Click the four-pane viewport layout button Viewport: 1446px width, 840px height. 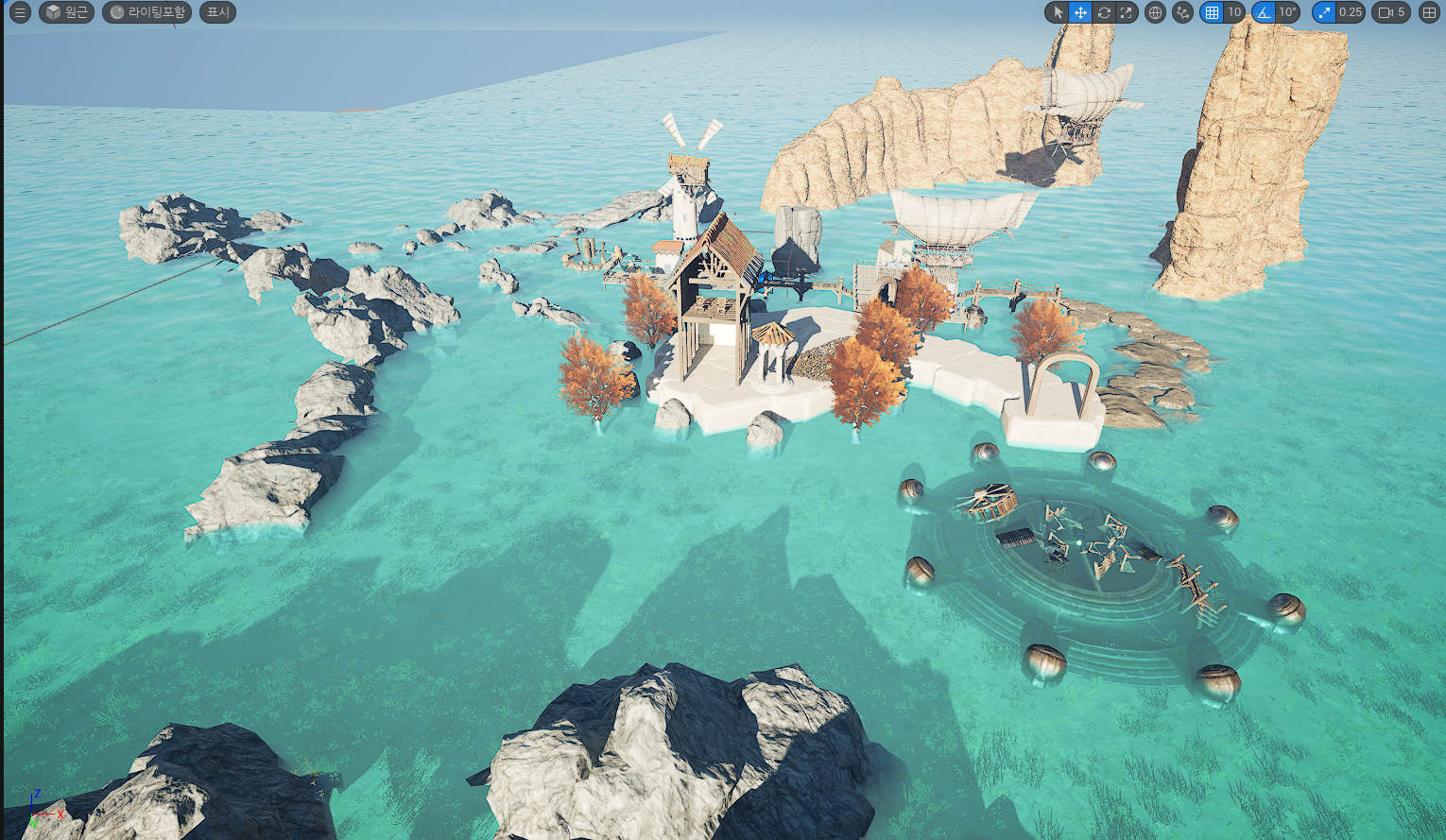pos(1429,12)
